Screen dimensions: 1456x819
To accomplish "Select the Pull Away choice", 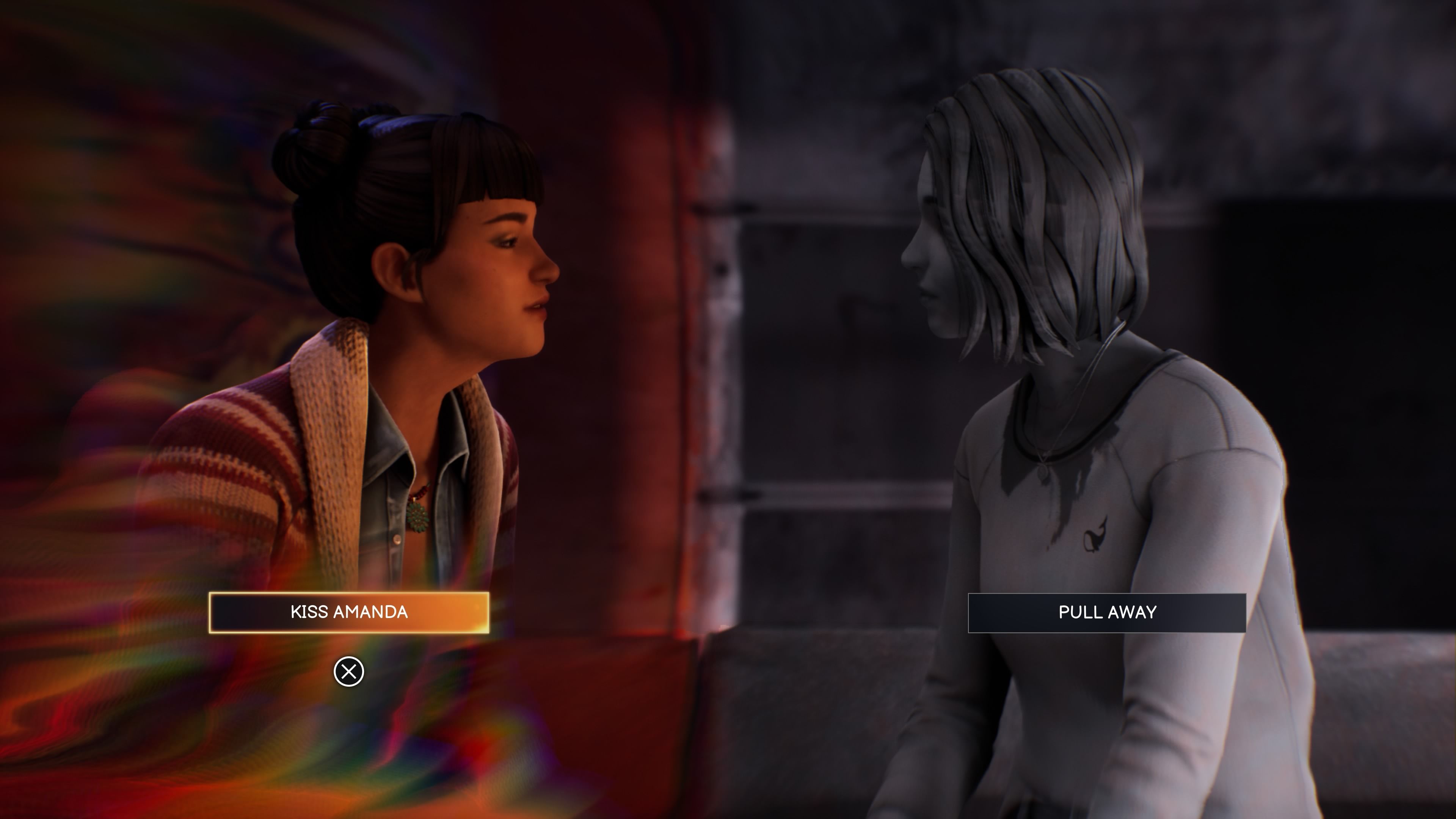I will coord(1107,612).
